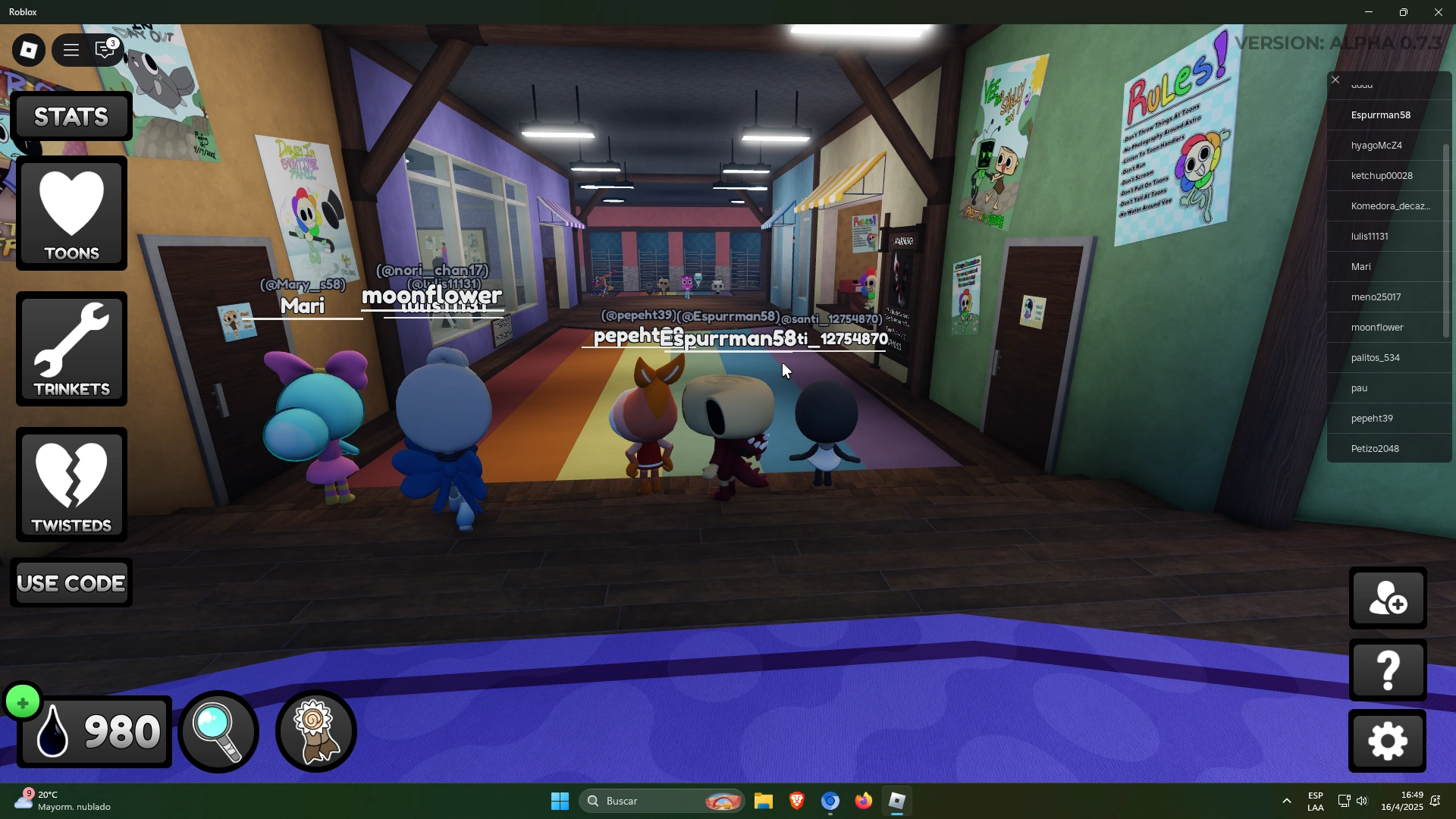1456x819 pixels.
Task: Open the badges ribbon icon
Action: click(315, 730)
